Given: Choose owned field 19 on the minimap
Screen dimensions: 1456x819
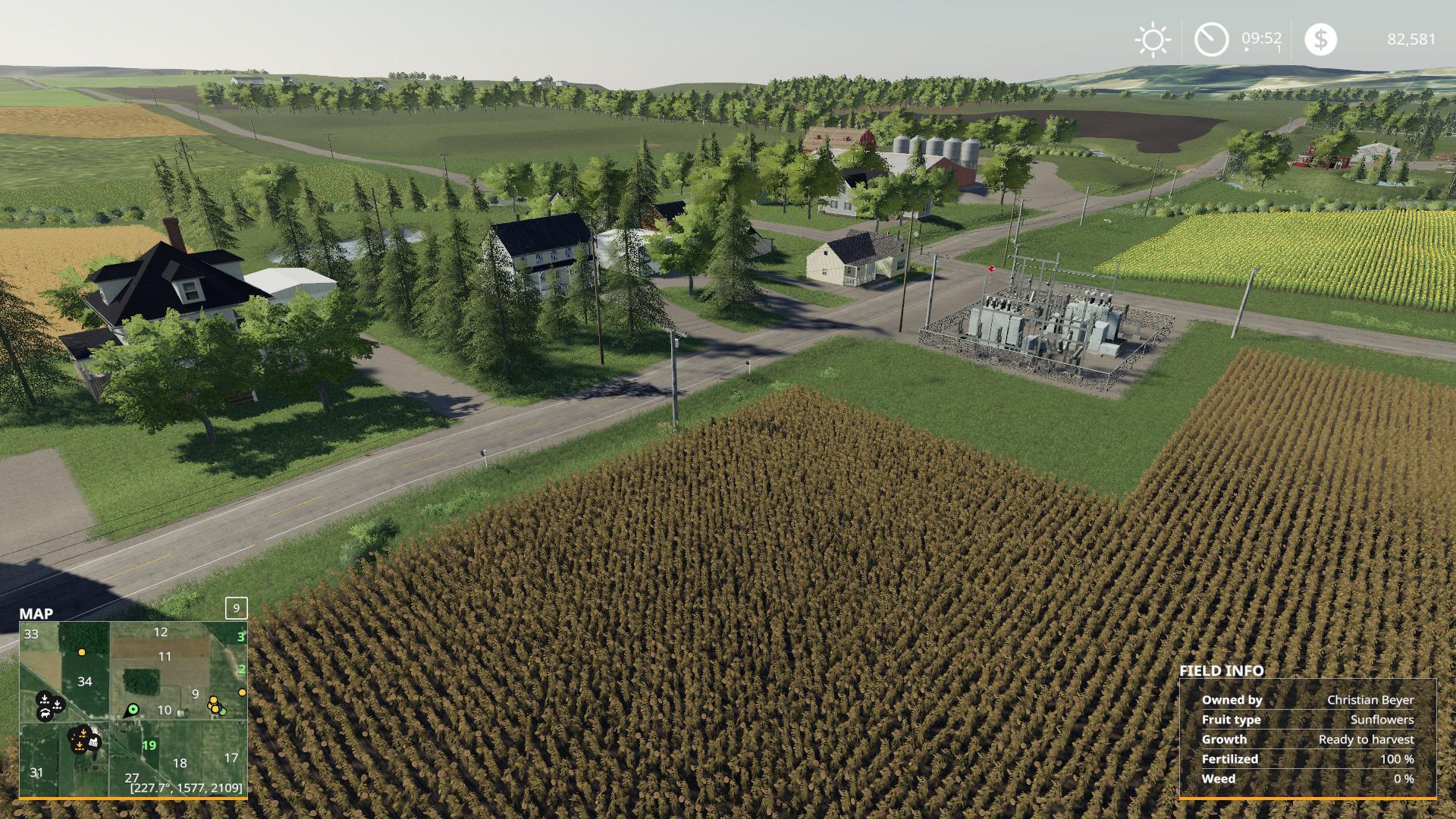Looking at the screenshot, I should point(149,745).
